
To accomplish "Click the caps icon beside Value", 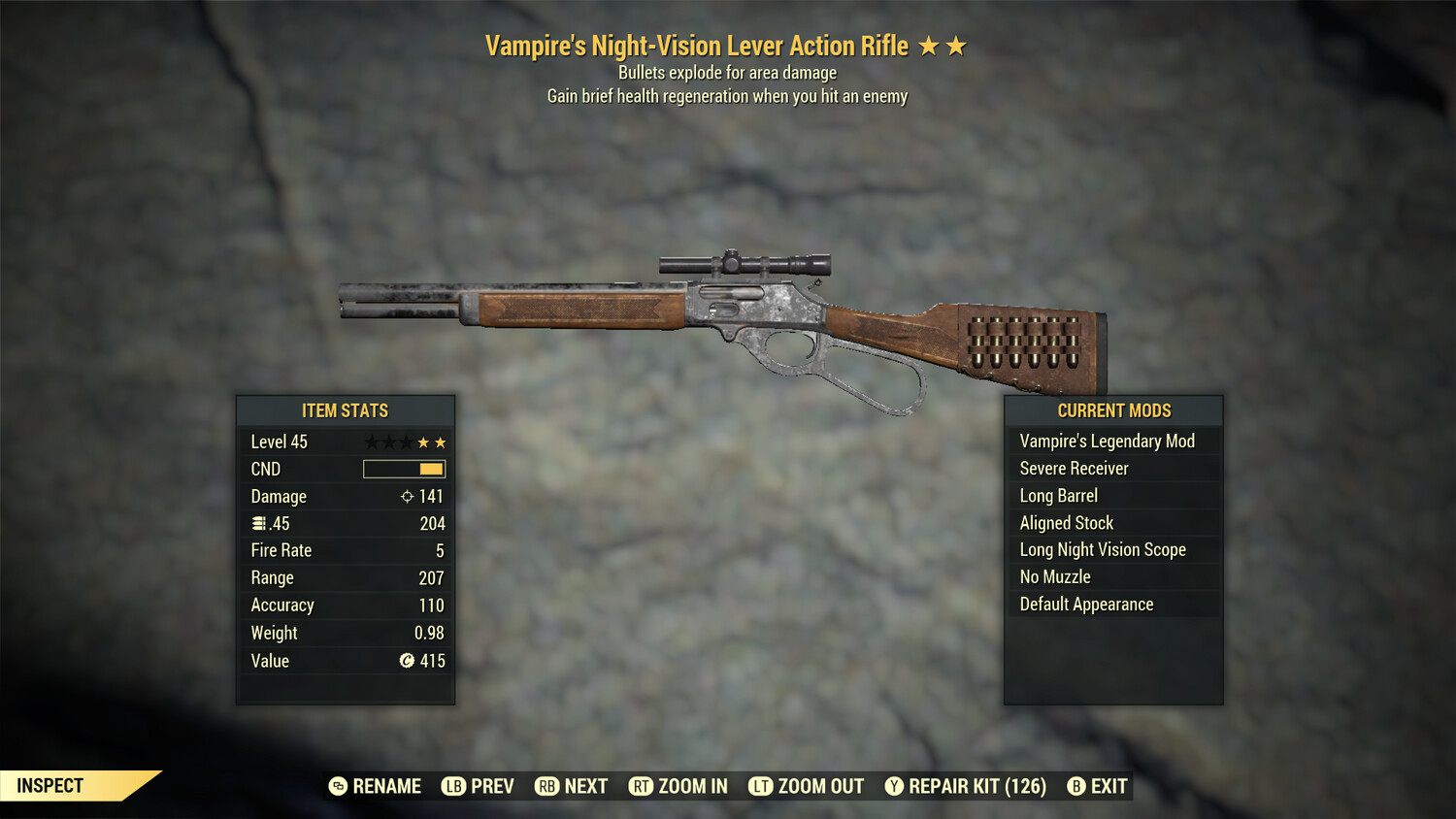I will 407,661.
